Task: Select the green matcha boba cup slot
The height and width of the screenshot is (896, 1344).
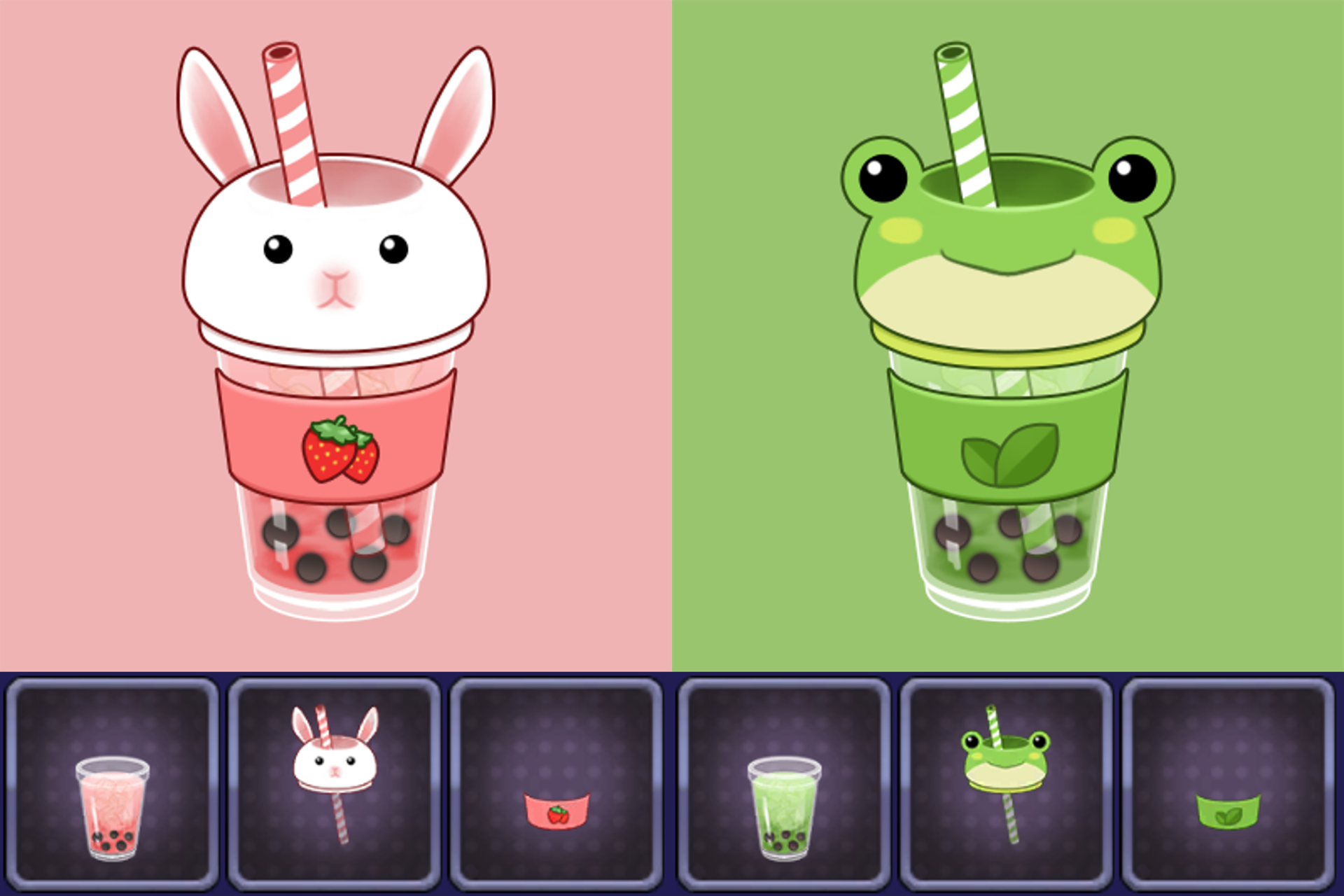Action: (784, 785)
